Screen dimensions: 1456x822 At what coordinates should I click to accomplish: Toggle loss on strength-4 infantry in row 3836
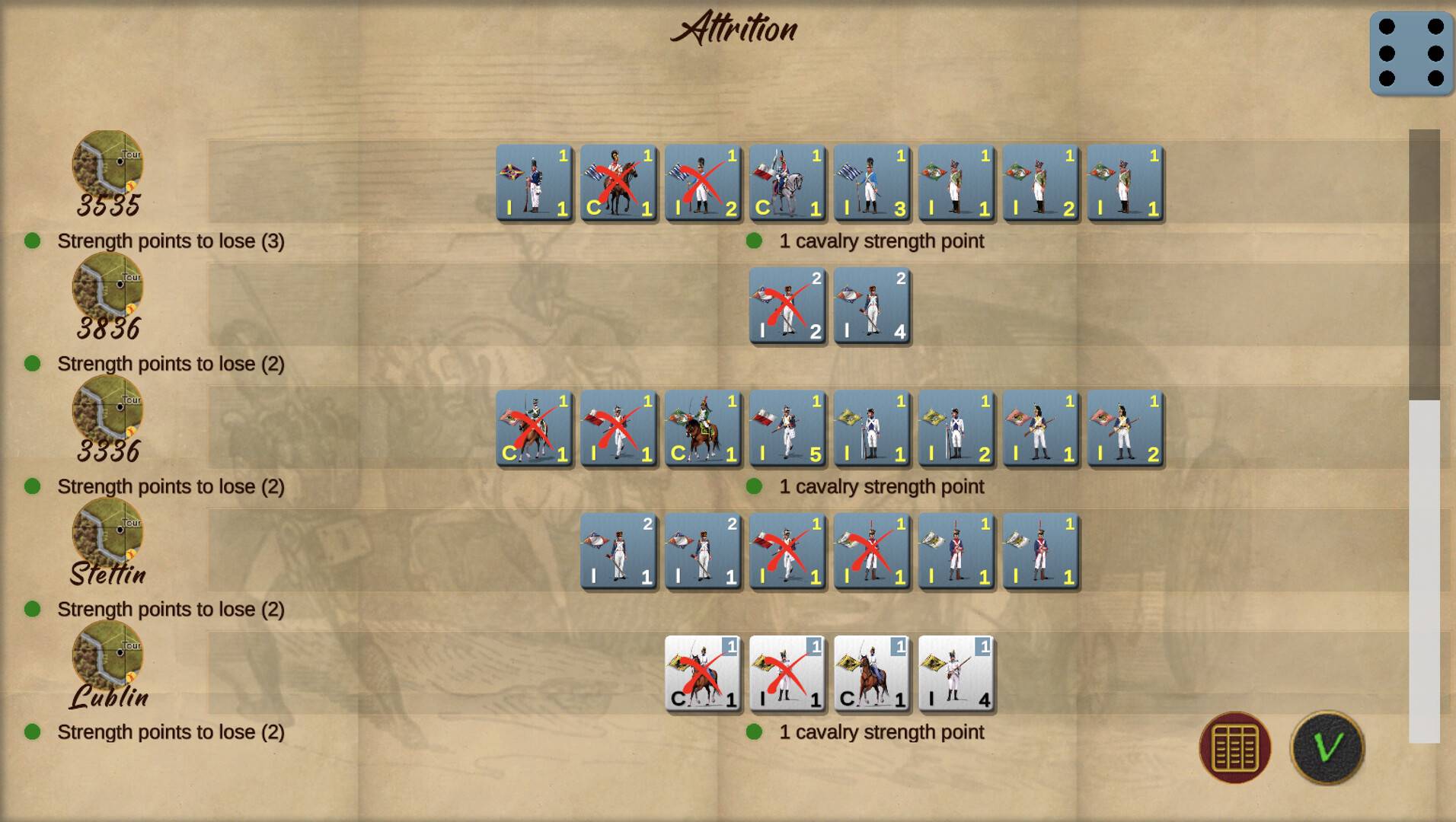point(870,306)
